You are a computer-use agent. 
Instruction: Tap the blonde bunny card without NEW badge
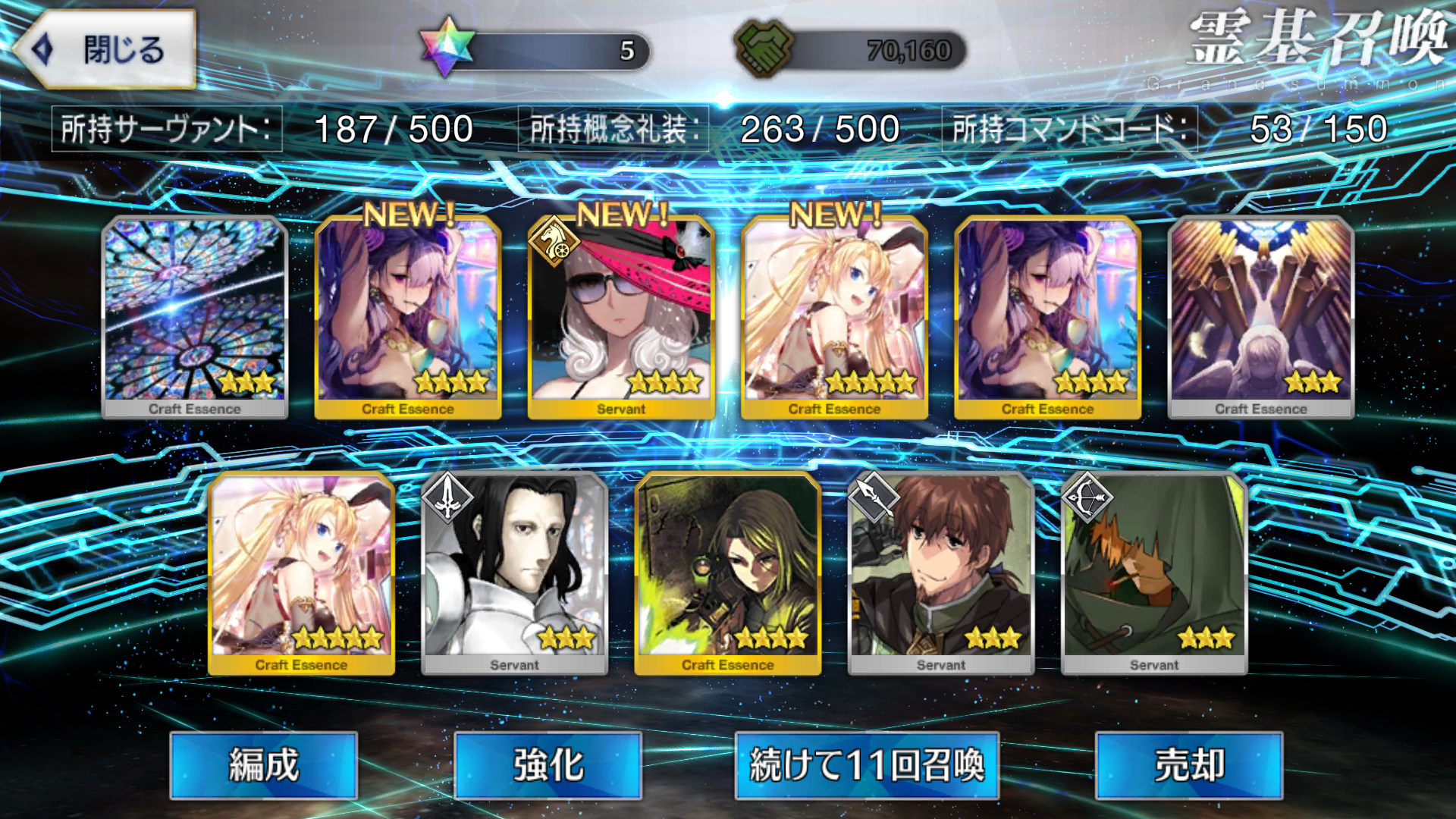coord(301,573)
